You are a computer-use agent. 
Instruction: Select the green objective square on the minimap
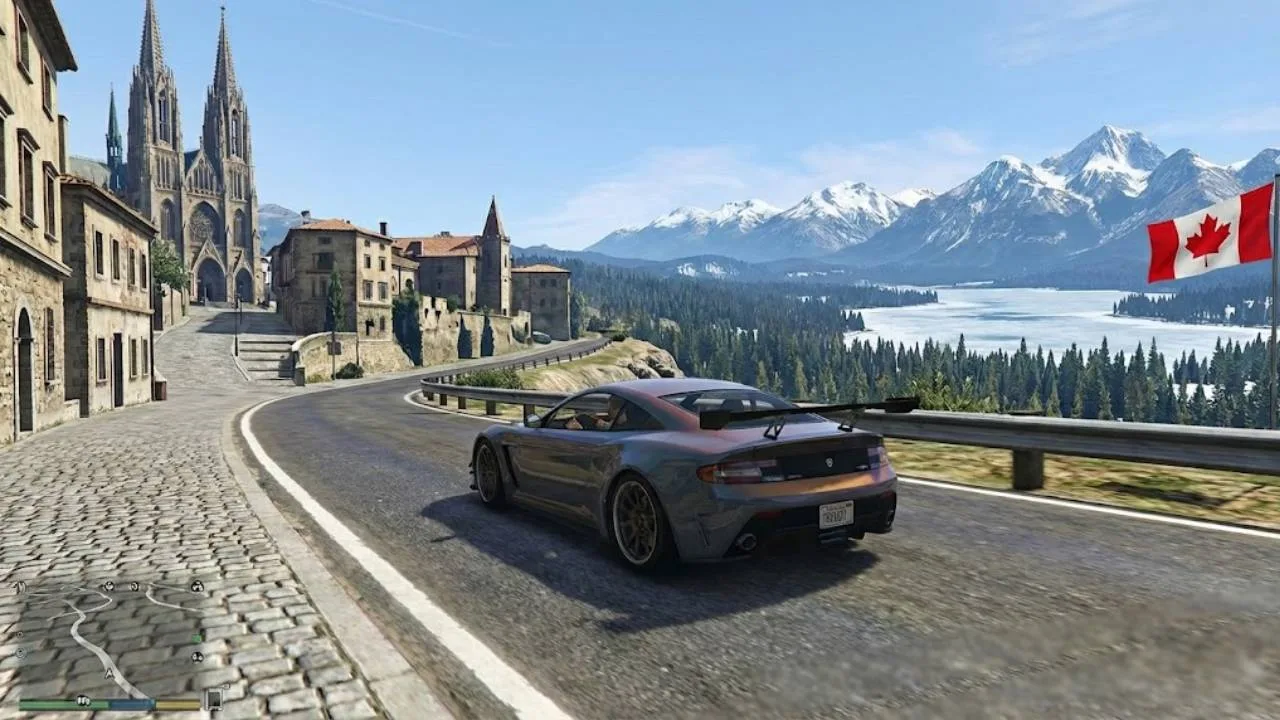[x=197, y=638]
